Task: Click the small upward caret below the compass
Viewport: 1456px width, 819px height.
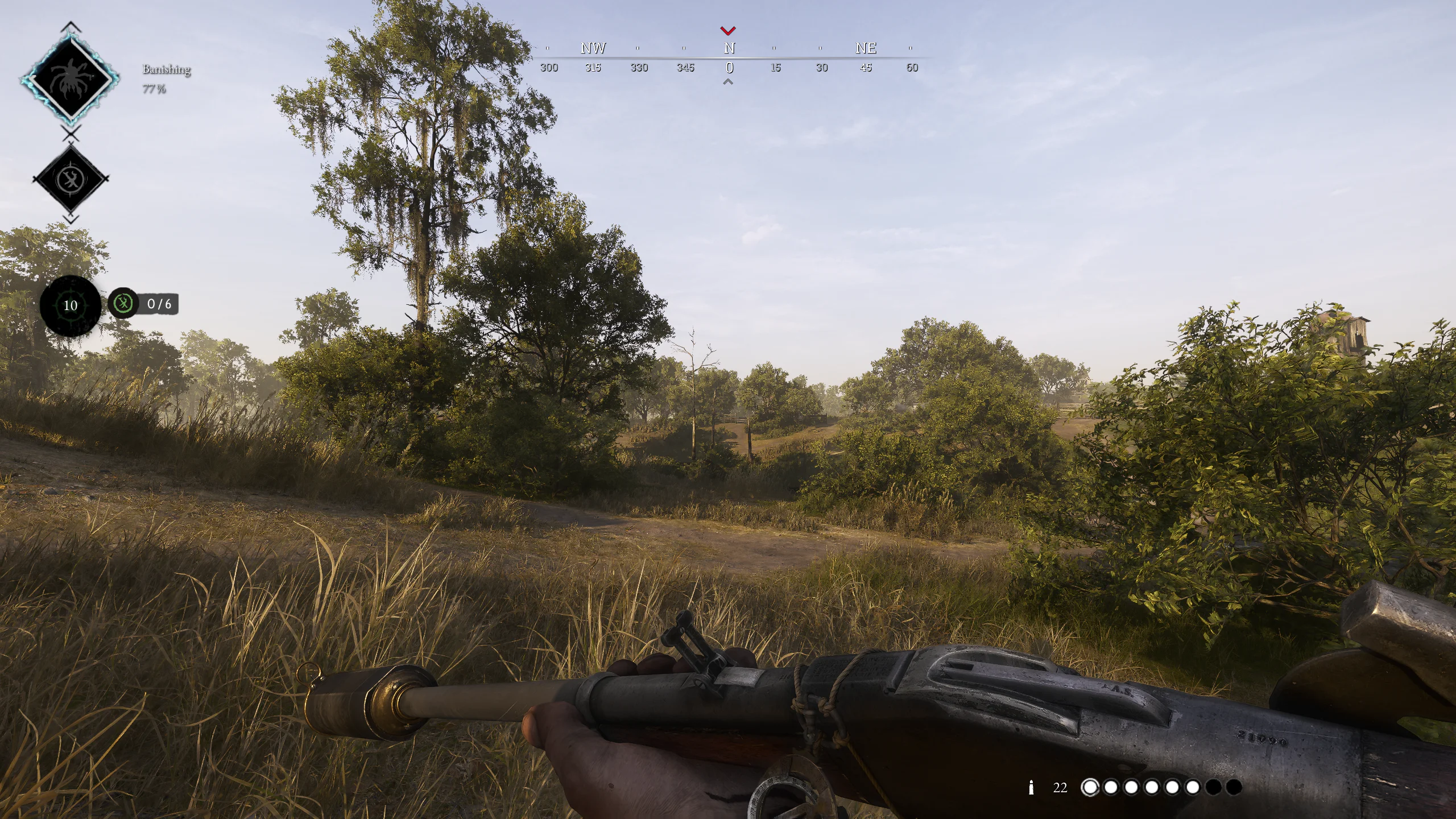Action: pyautogui.click(x=729, y=81)
